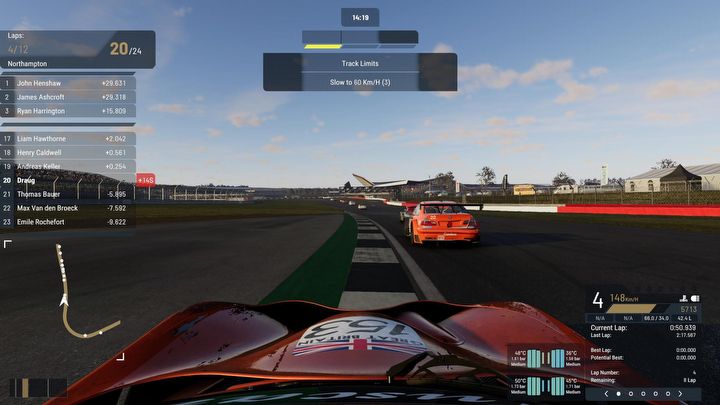Select John Henshaw in the standings list
This screenshot has width=720, height=405.
click(70, 83)
